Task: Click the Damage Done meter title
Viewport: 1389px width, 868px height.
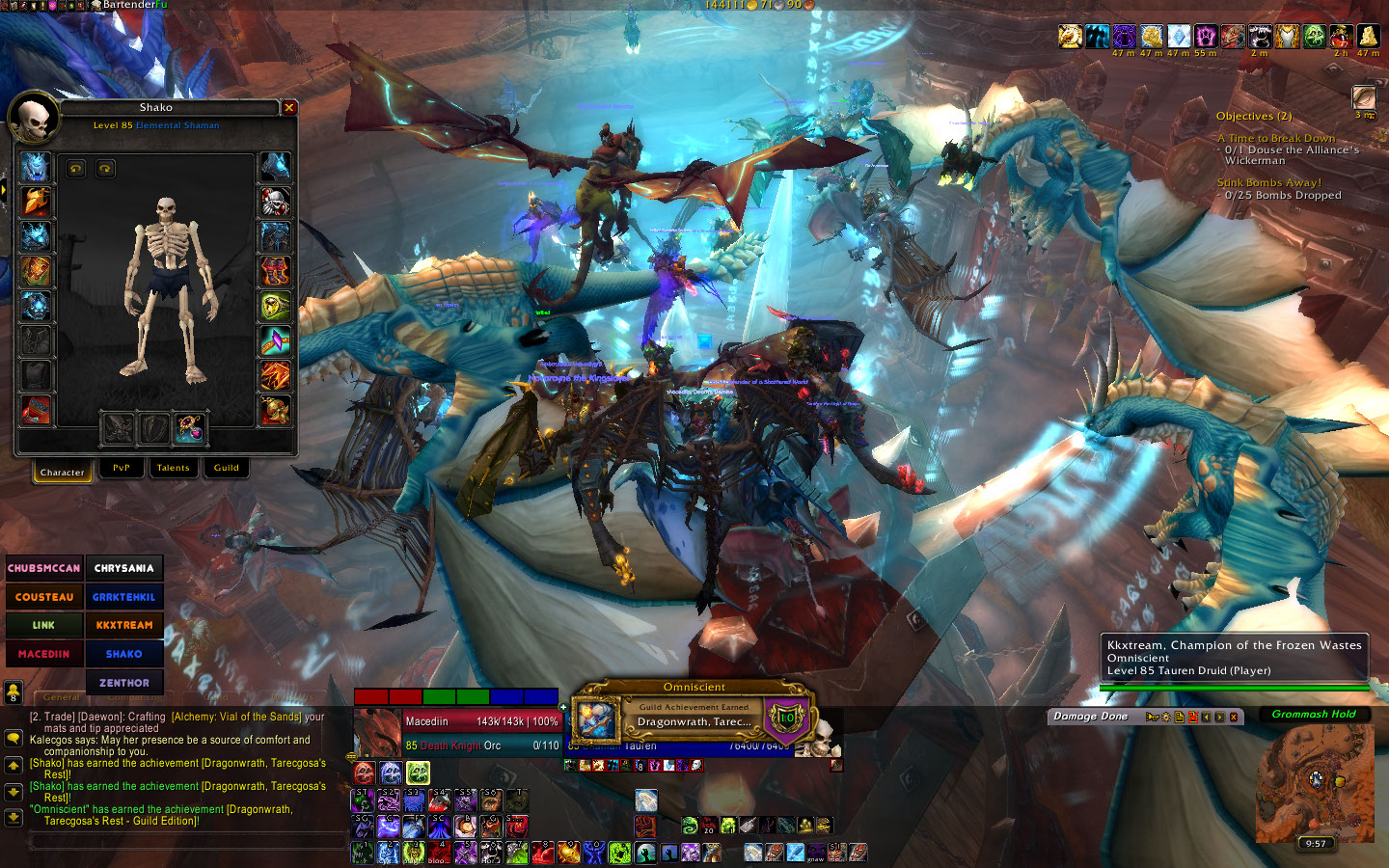Action: coord(1090,717)
